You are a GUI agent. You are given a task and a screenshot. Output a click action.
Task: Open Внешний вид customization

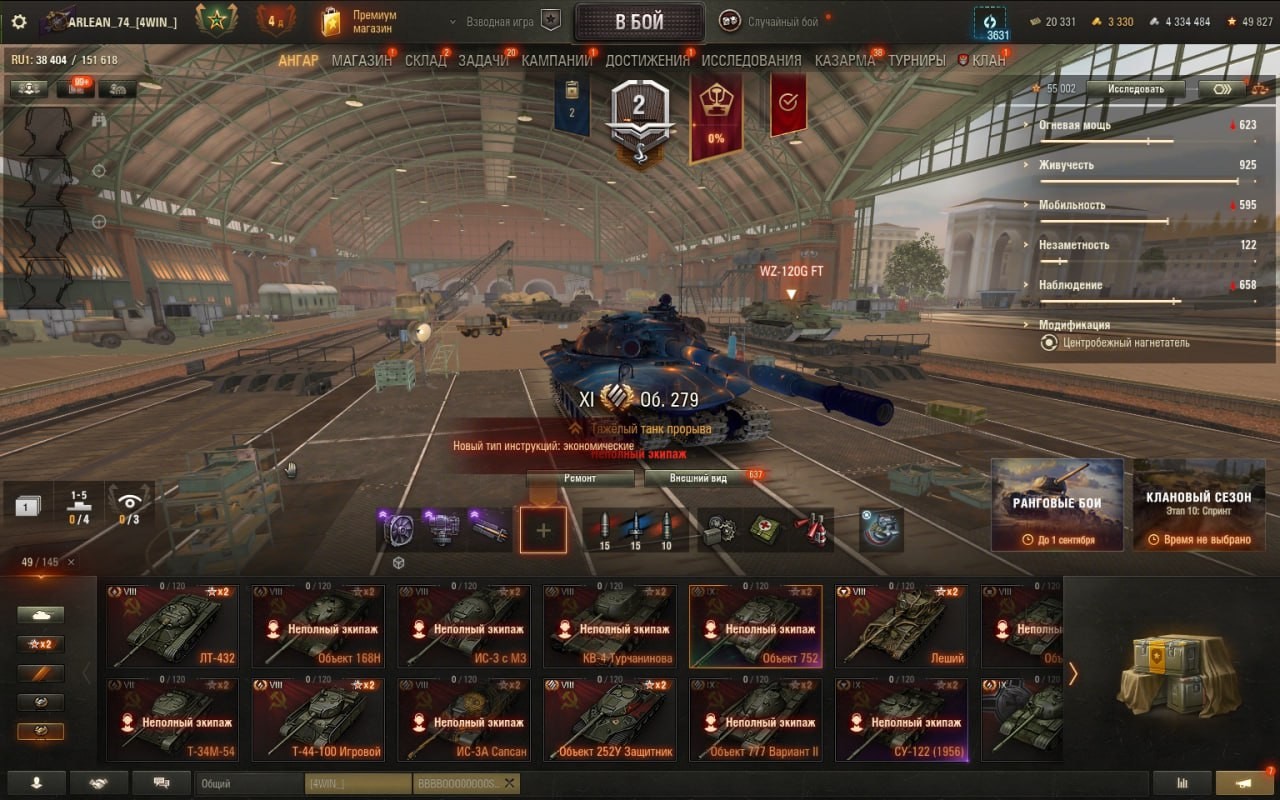tap(699, 478)
